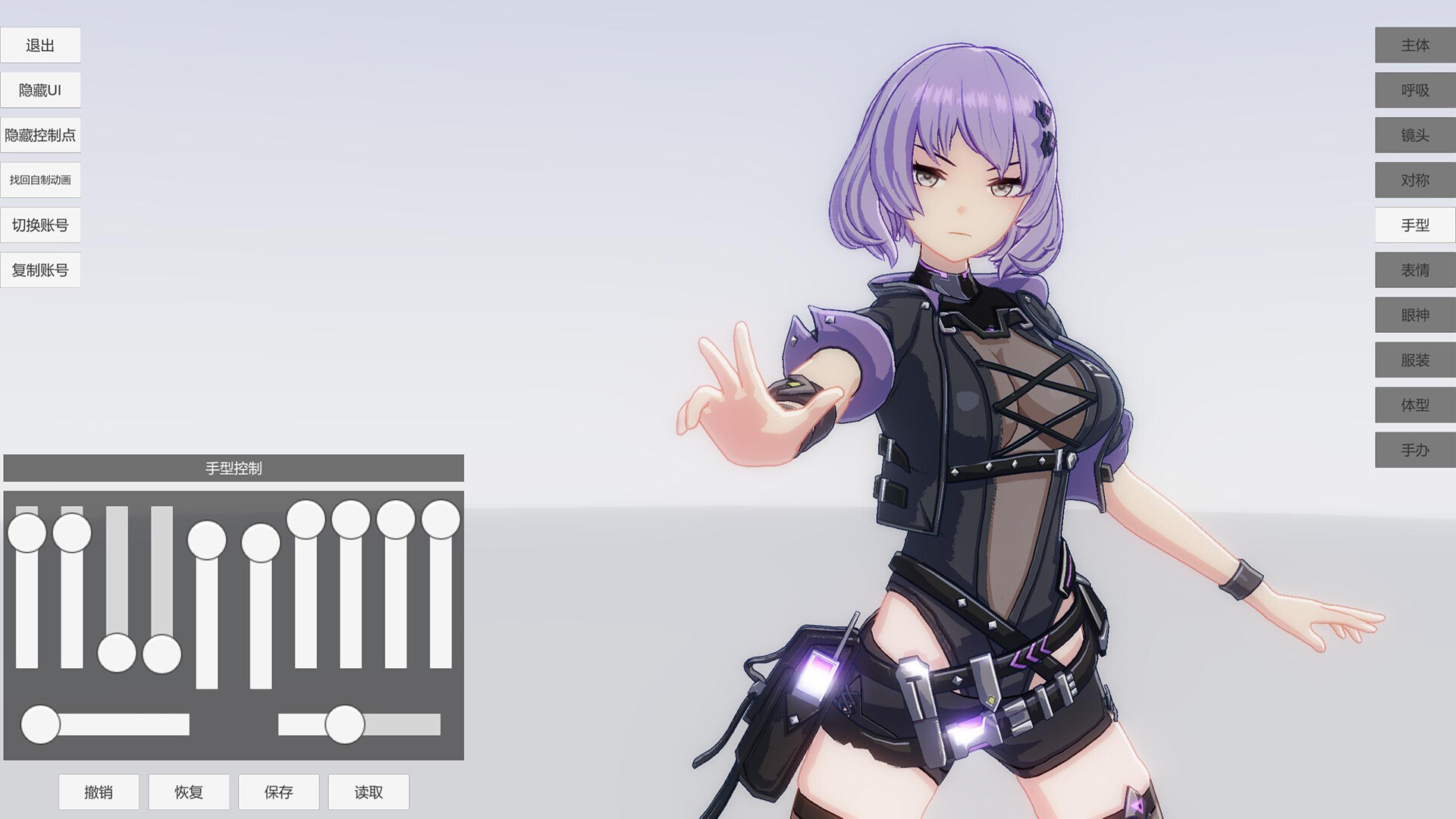Switch to the 眼神 (Eye Gaze) panel
This screenshot has width=1456, height=819.
(x=1414, y=315)
